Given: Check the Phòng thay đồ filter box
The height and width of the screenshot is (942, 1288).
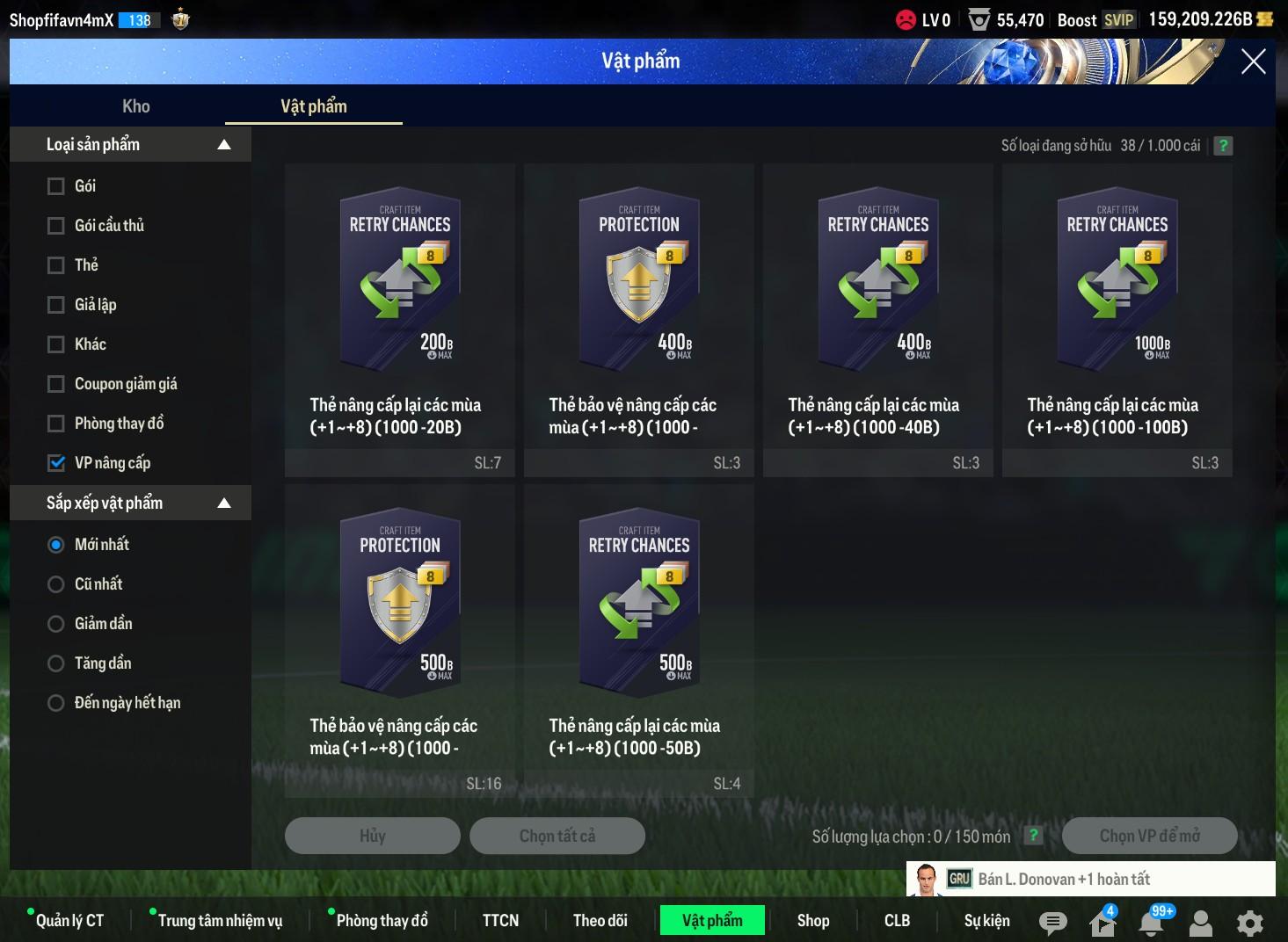Looking at the screenshot, I should click(x=56, y=424).
